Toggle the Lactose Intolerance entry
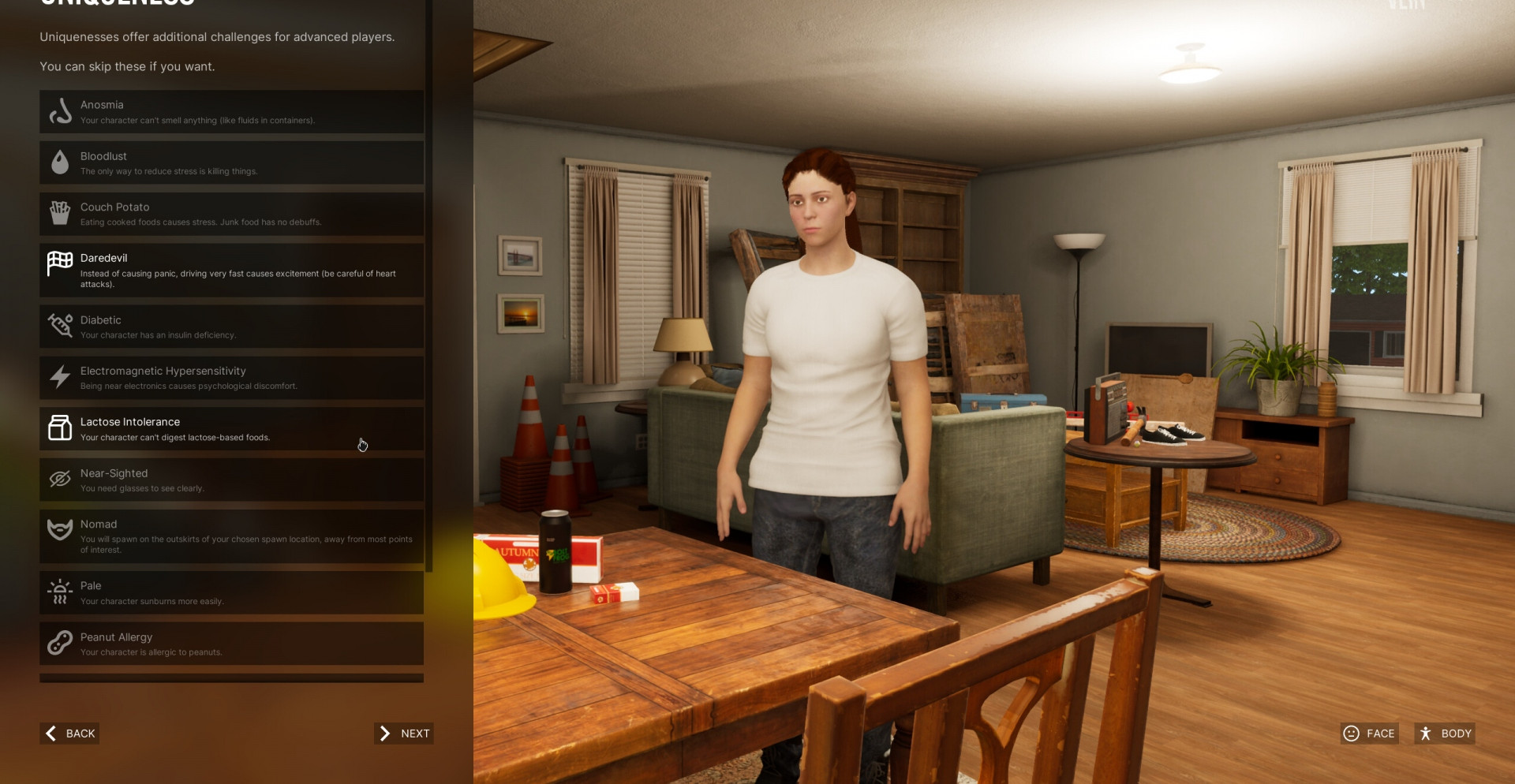Image resolution: width=1515 pixels, height=784 pixels. tap(231, 428)
